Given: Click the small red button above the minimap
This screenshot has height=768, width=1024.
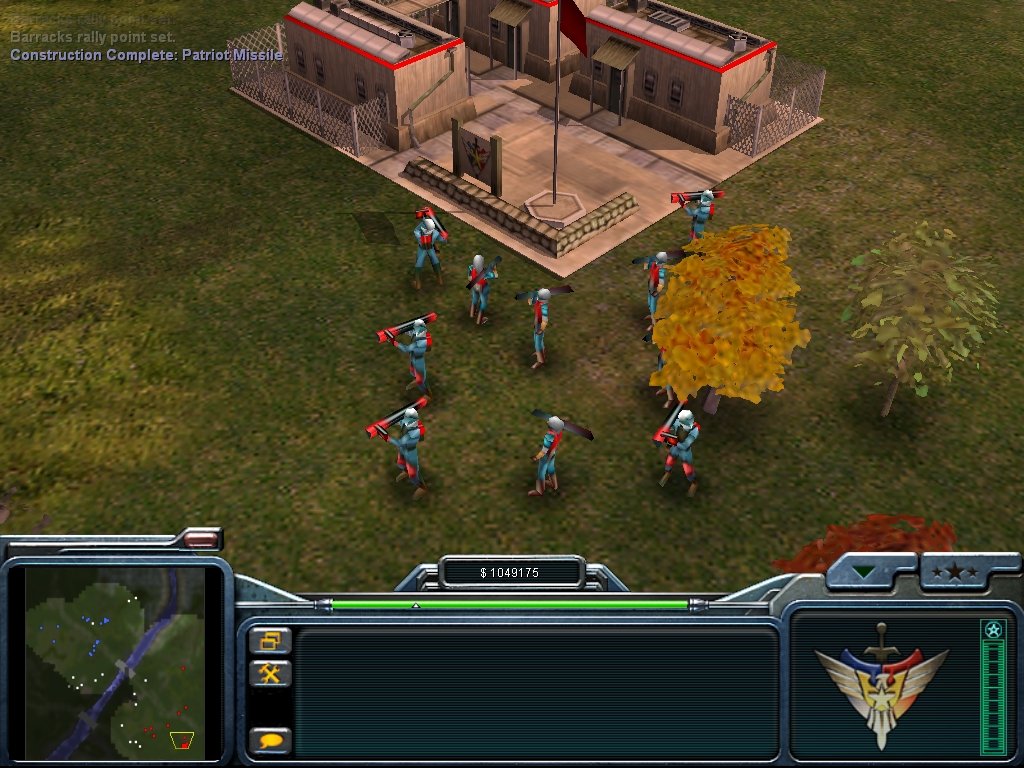Looking at the screenshot, I should (201, 539).
